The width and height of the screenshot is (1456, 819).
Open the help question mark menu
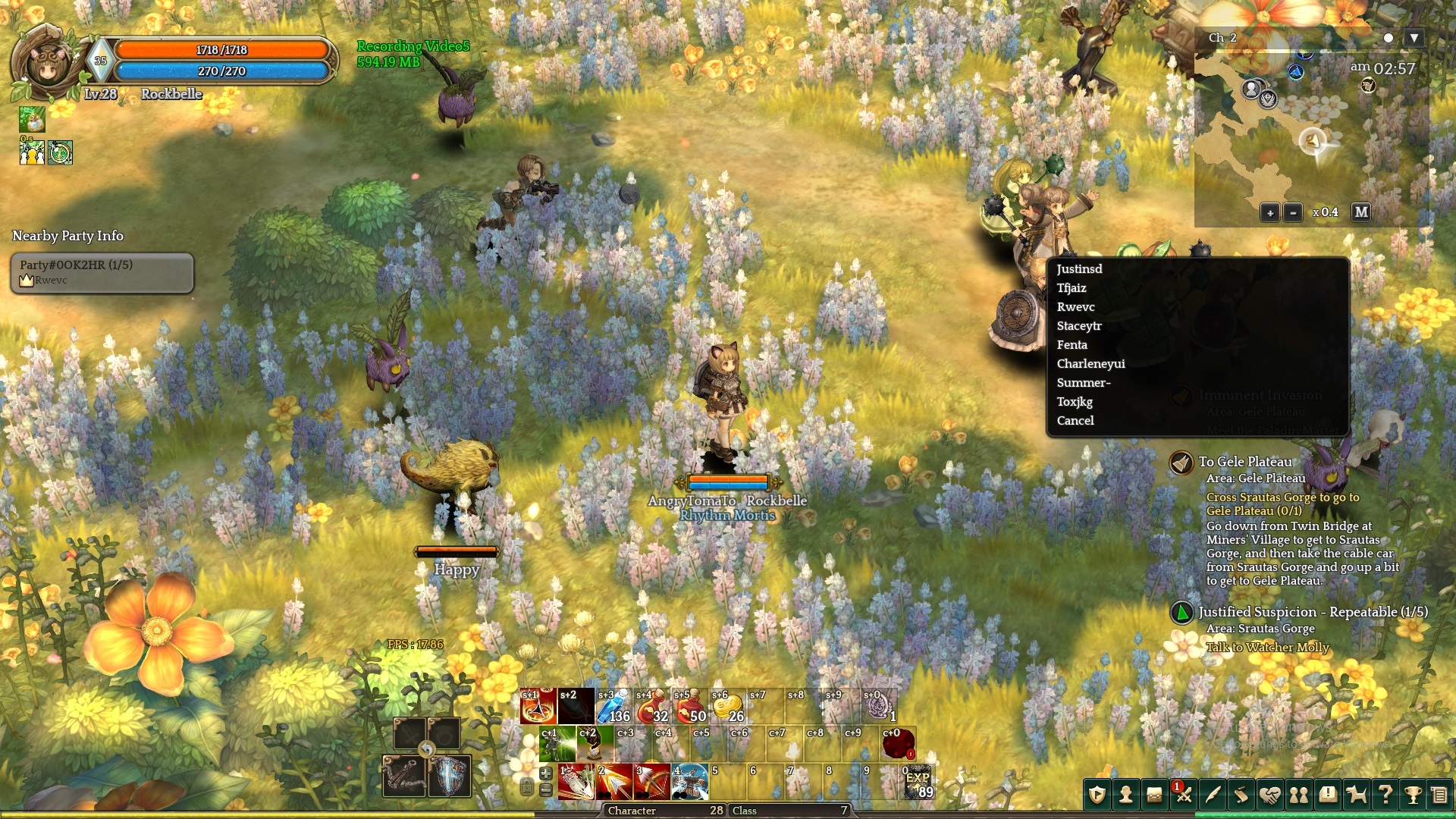tap(1385, 795)
